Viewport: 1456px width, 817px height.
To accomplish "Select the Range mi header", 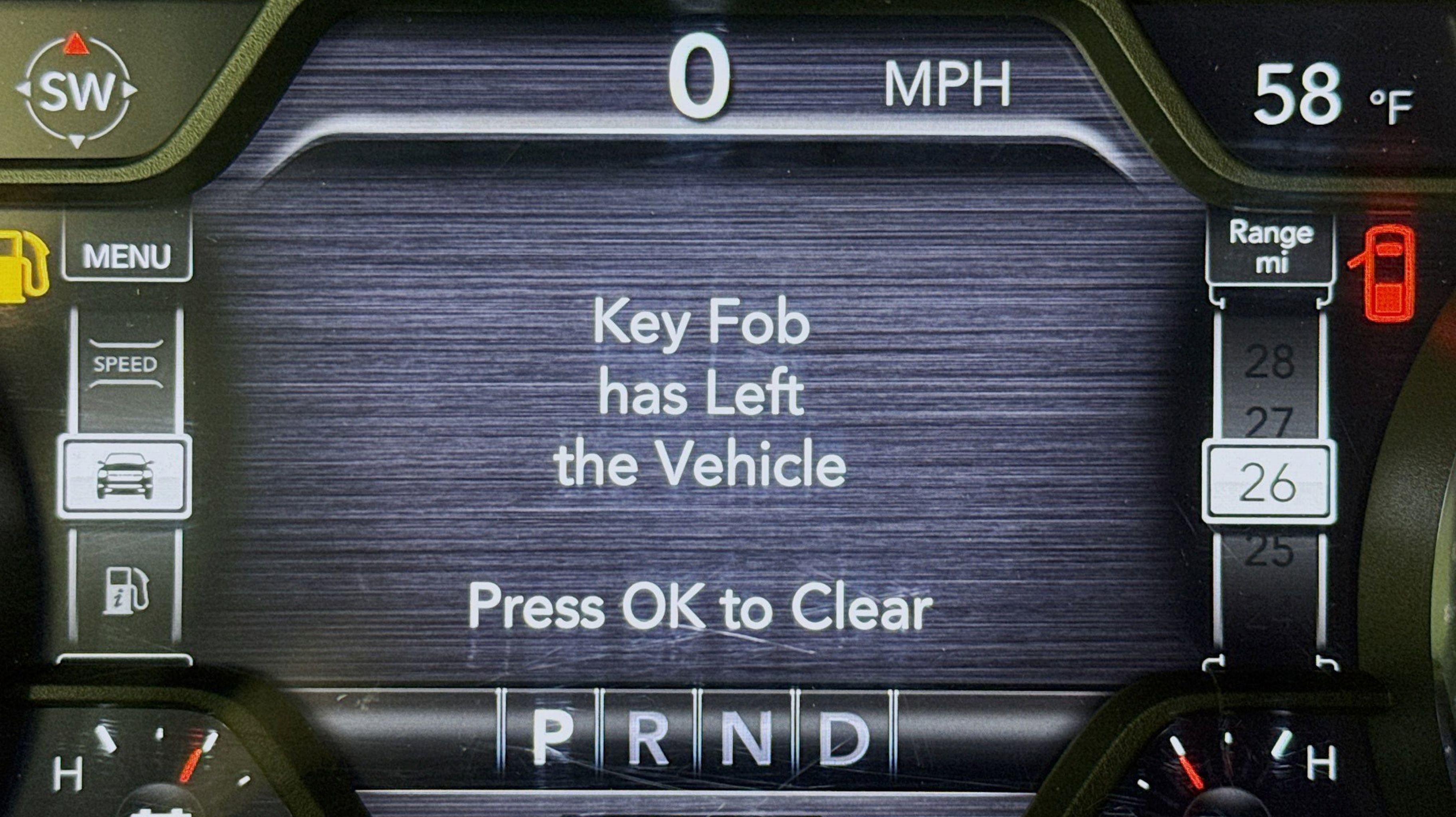I will point(1271,247).
